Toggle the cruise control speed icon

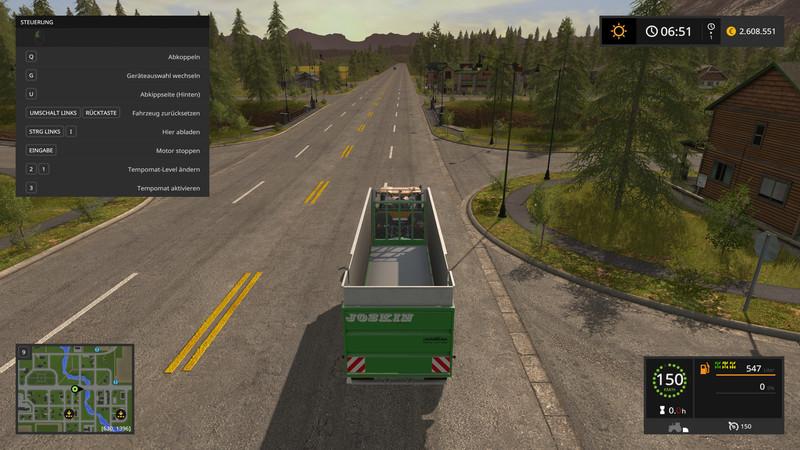click(733, 426)
